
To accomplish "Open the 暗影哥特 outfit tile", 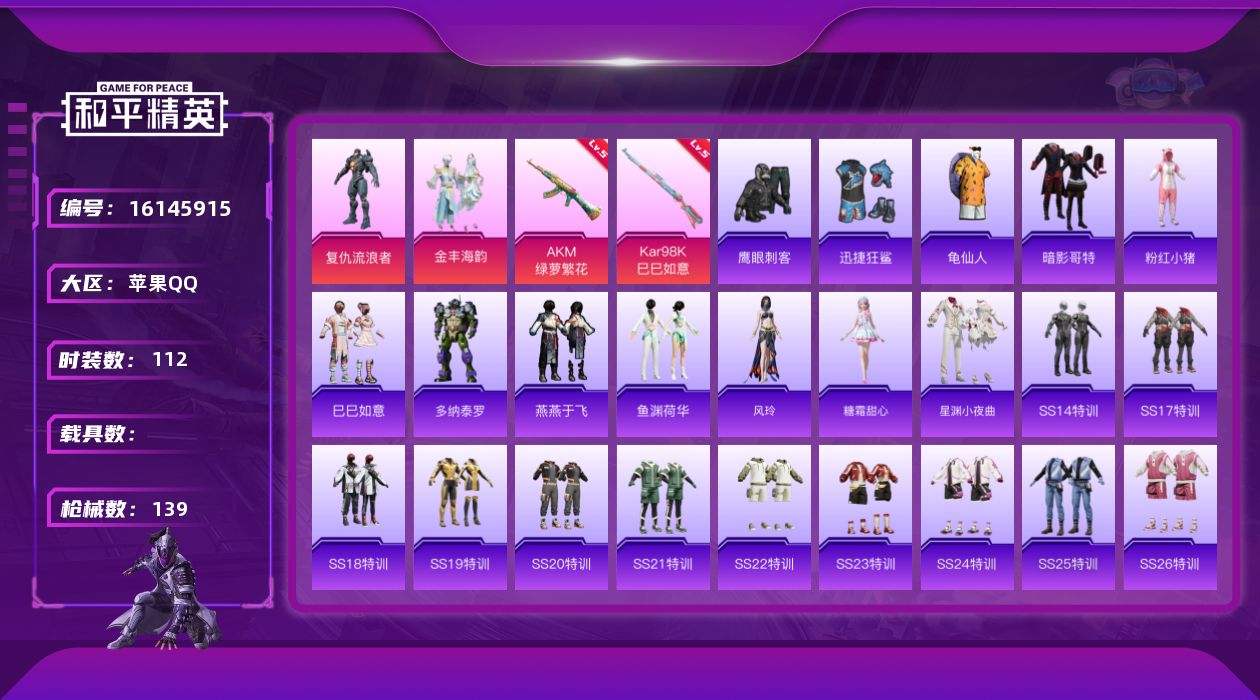I will click(1068, 211).
